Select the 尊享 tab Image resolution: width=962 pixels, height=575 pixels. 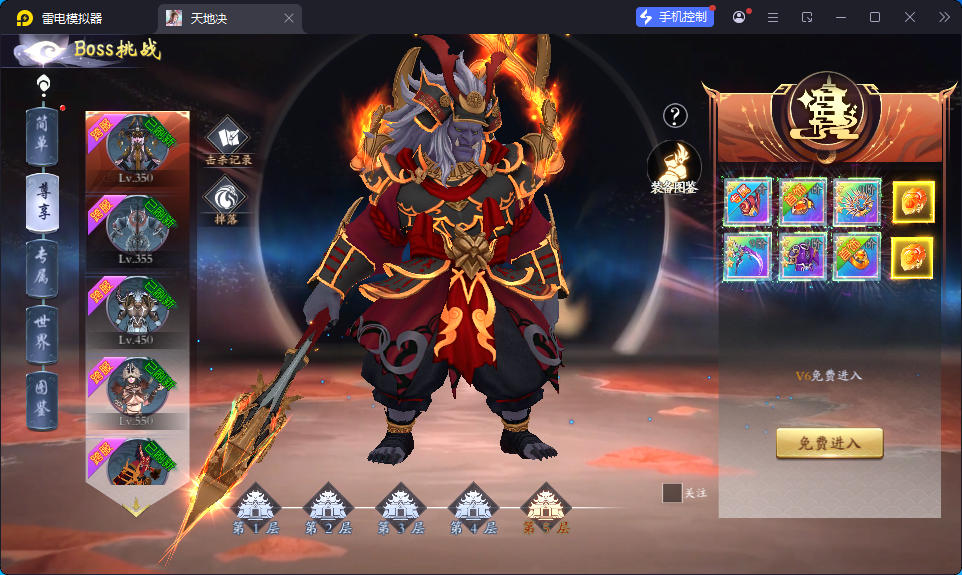click(x=41, y=203)
